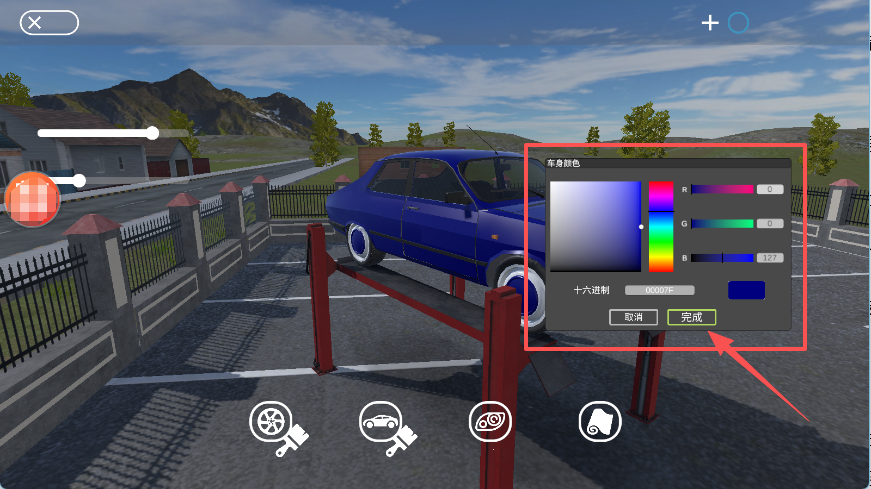Confirm color with the 完成 button
The width and height of the screenshot is (871, 489).
[691, 317]
